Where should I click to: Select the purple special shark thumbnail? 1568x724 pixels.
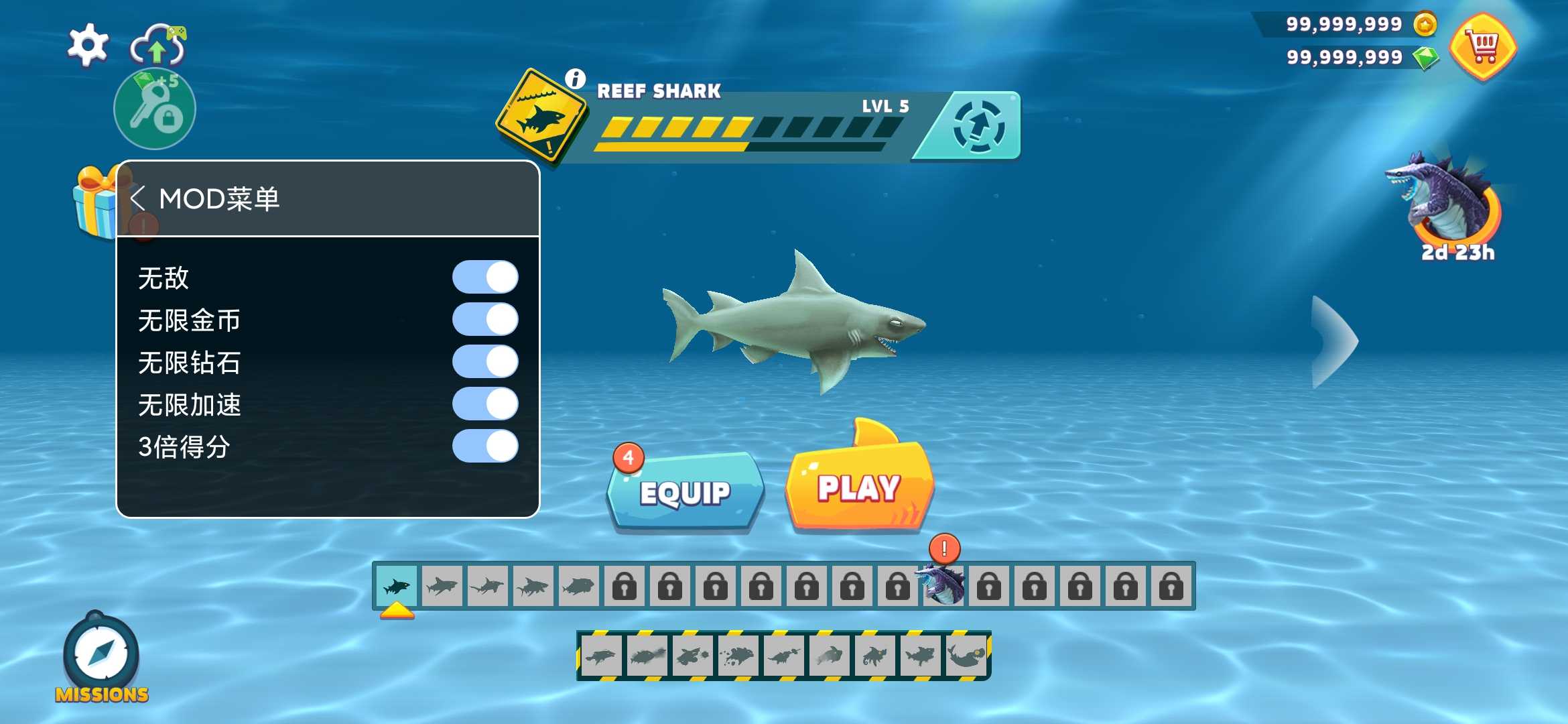943,585
